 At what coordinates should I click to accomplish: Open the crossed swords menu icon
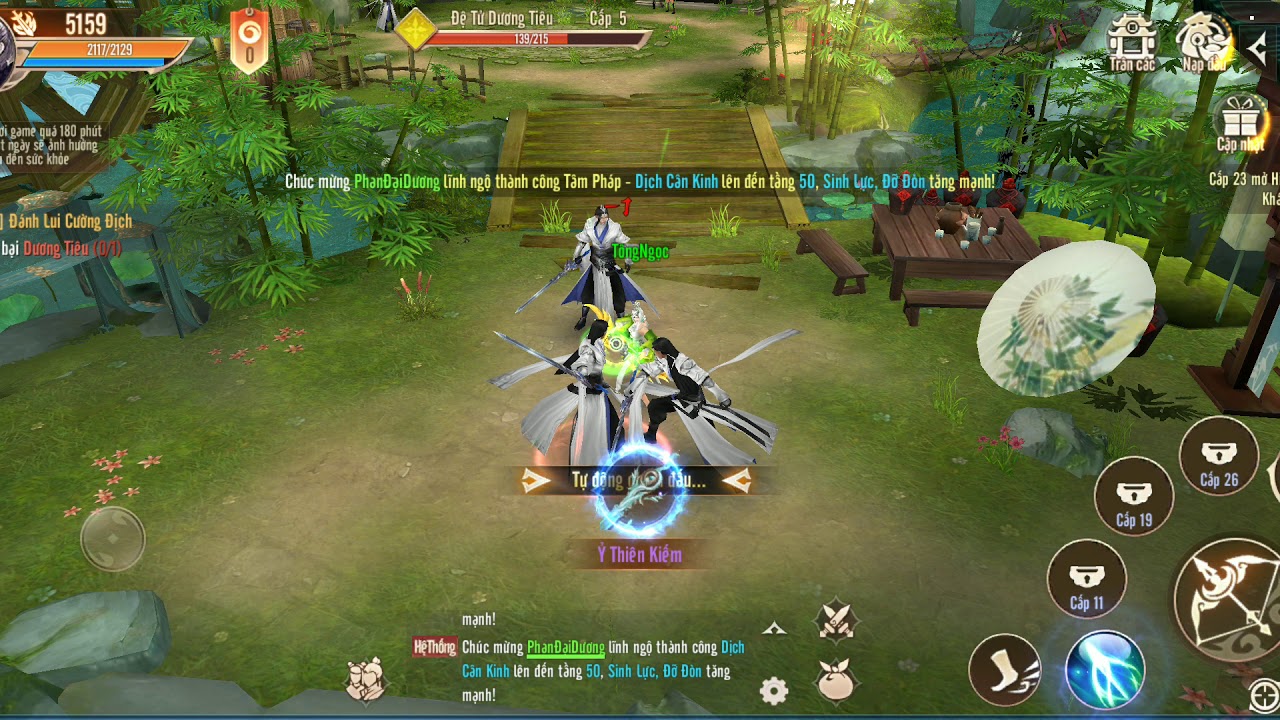click(x=836, y=620)
